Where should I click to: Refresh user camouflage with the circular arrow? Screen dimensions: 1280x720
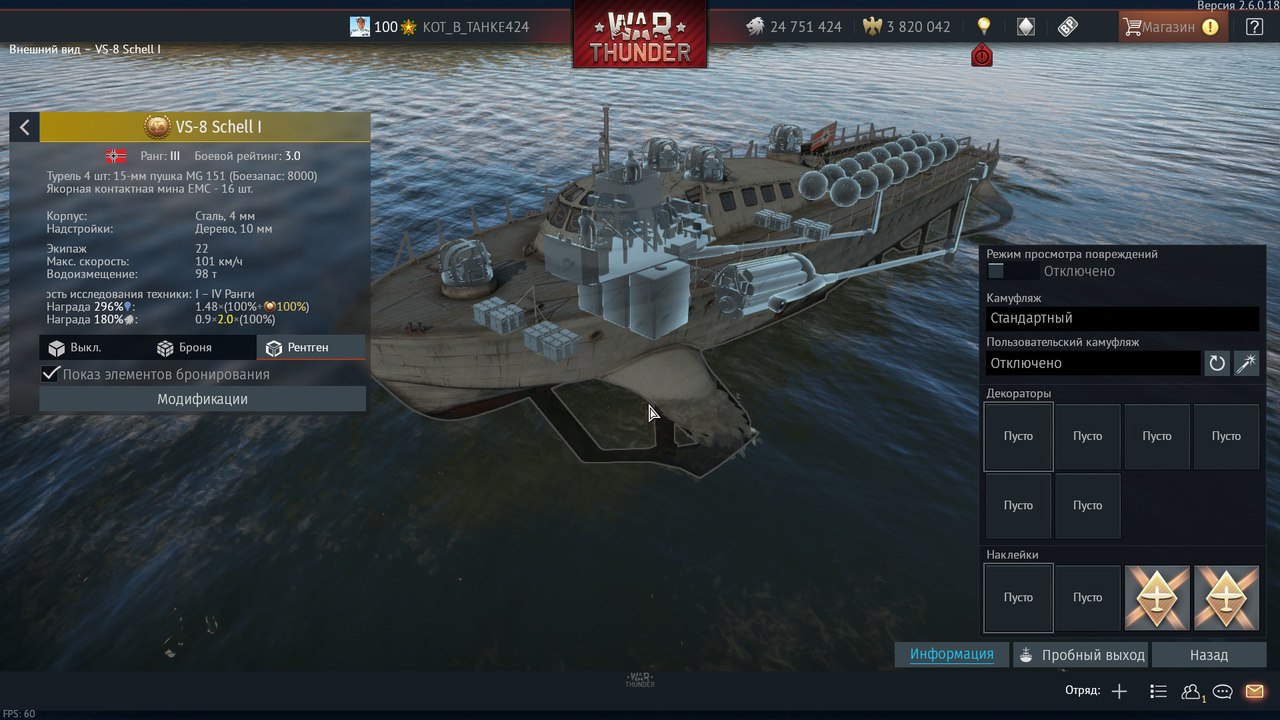coord(1217,363)
